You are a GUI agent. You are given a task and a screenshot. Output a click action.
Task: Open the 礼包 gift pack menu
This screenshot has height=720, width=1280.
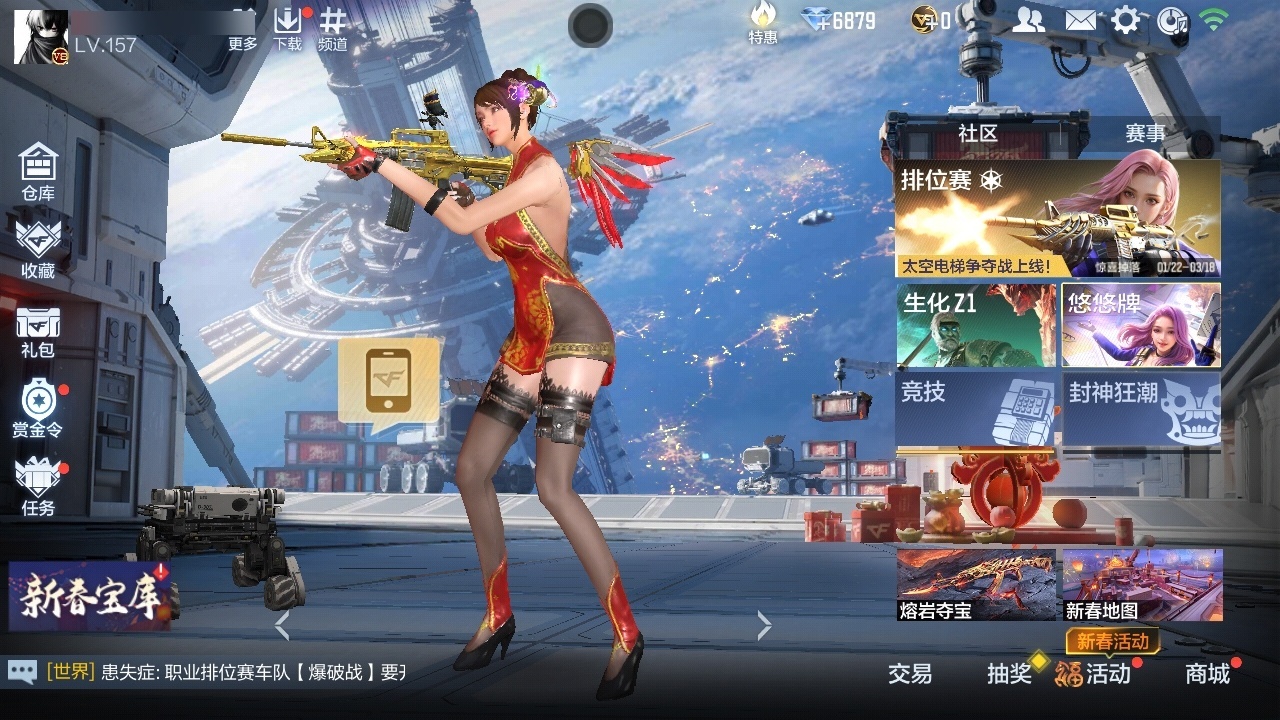coord(38,330)
